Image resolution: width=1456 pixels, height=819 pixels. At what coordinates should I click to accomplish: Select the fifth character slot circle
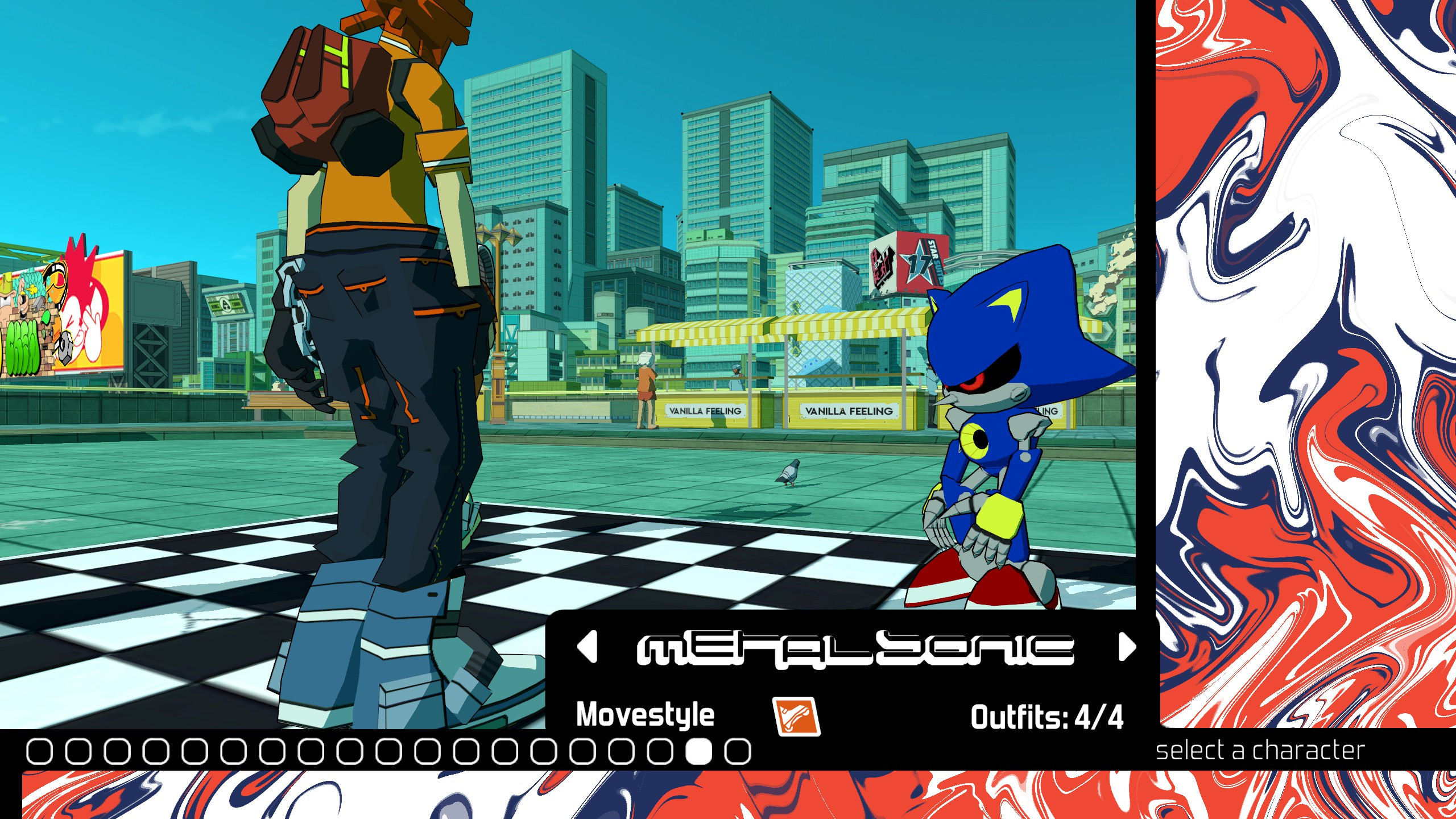195,752
